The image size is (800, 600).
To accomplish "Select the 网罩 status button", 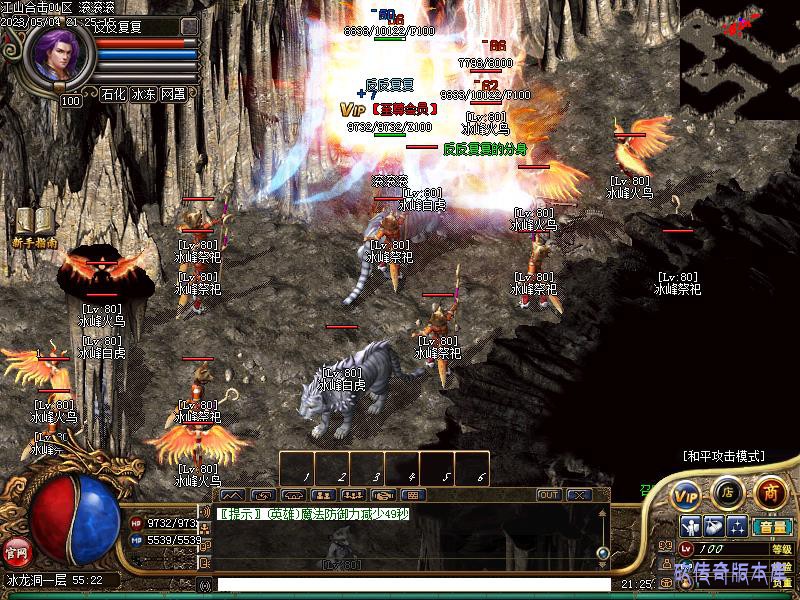I will (173, 95).
